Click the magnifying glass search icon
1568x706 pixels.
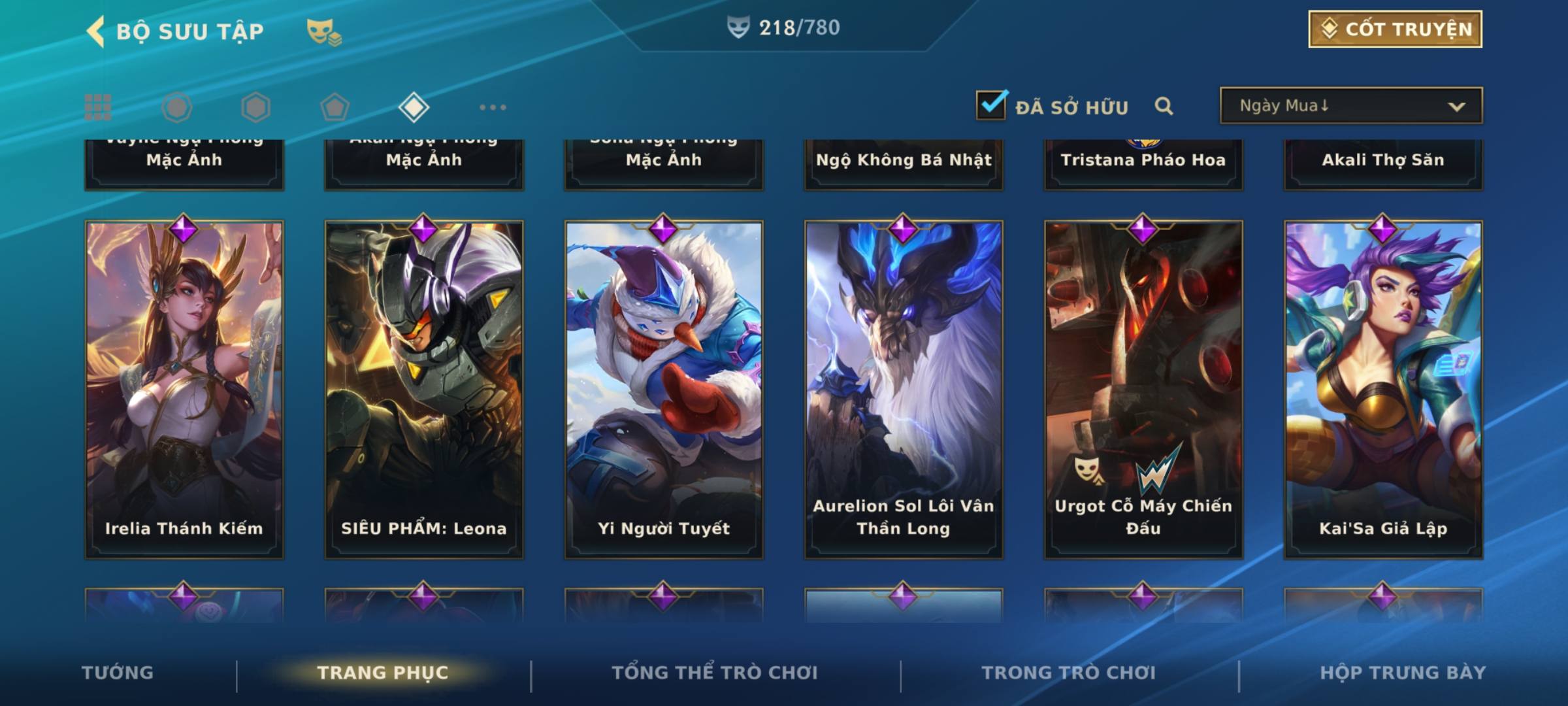tap(1164, 106)
